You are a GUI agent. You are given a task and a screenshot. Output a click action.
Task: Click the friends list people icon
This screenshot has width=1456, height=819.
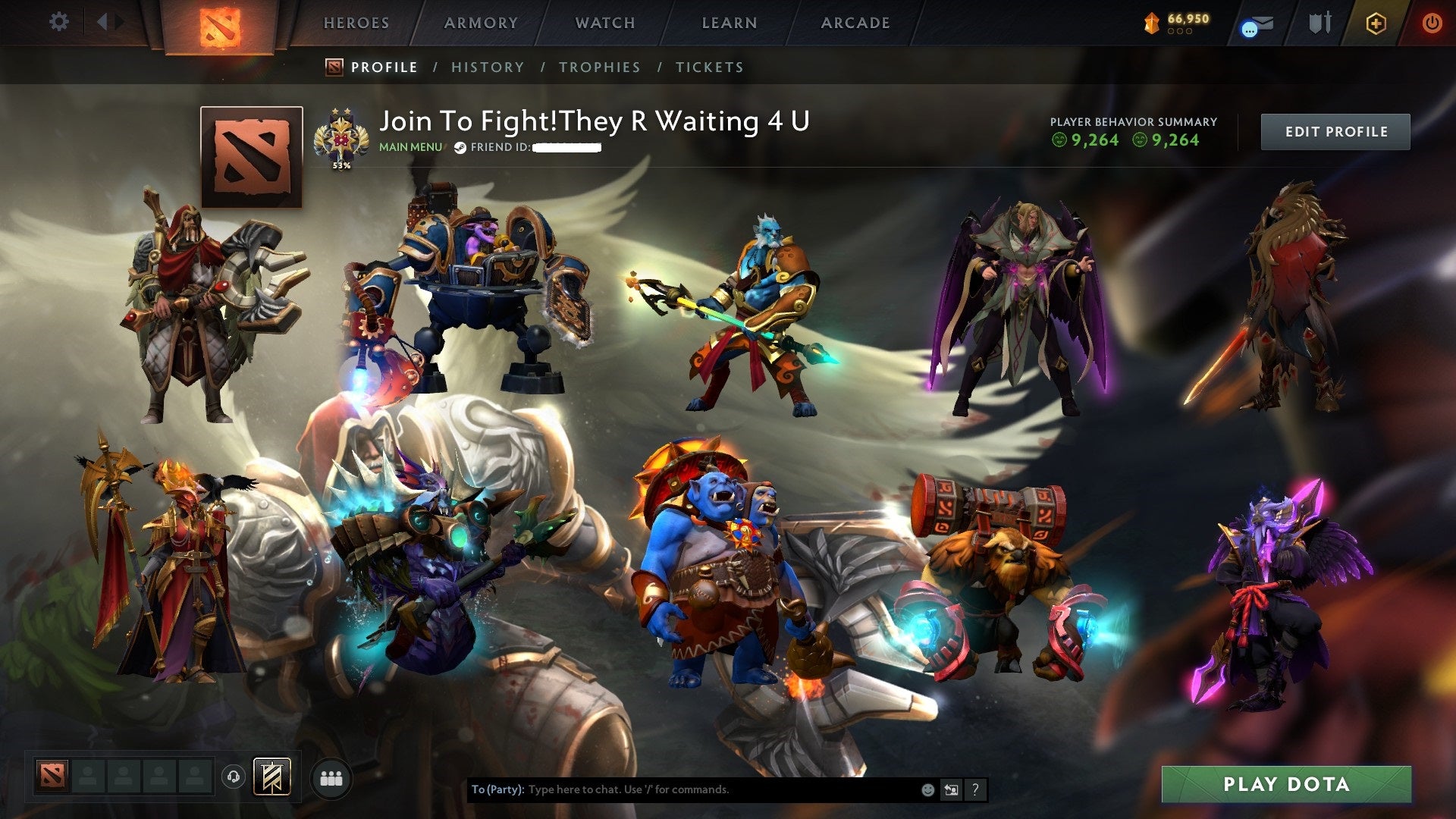pyautogui.click(x=330, y=778)
